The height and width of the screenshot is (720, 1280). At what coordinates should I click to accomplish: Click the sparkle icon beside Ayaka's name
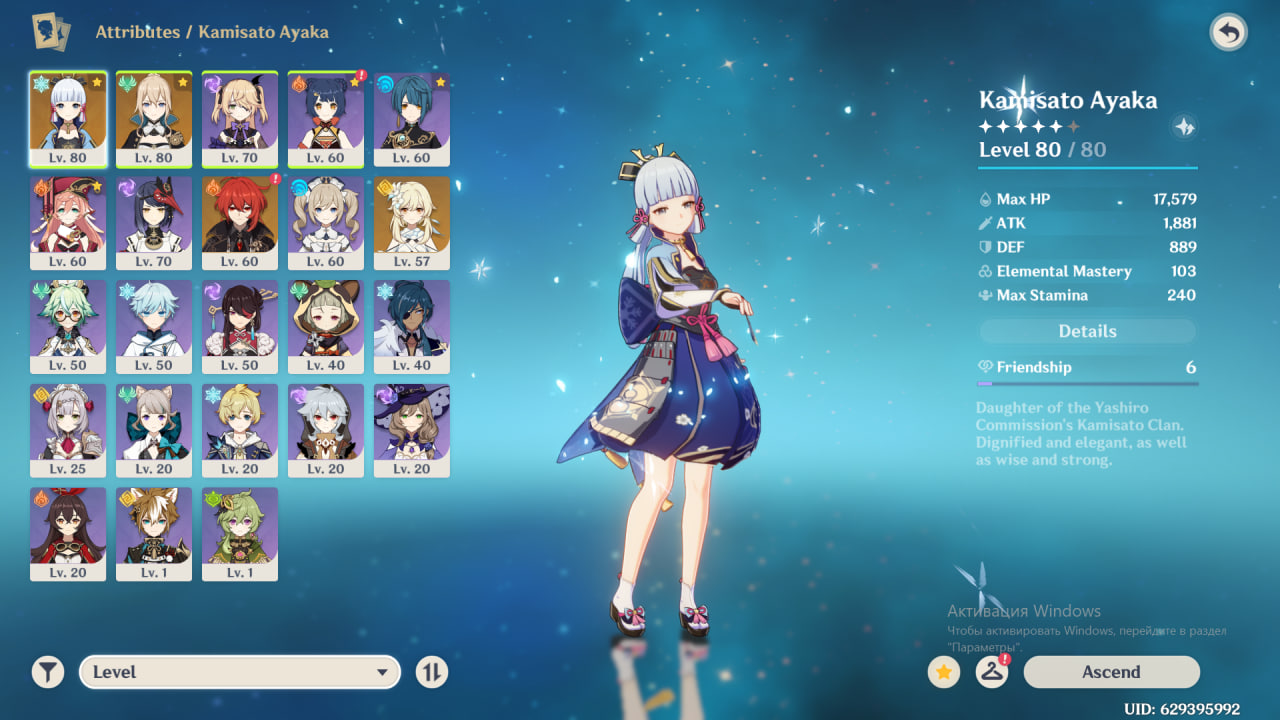tap(1185, 127)
